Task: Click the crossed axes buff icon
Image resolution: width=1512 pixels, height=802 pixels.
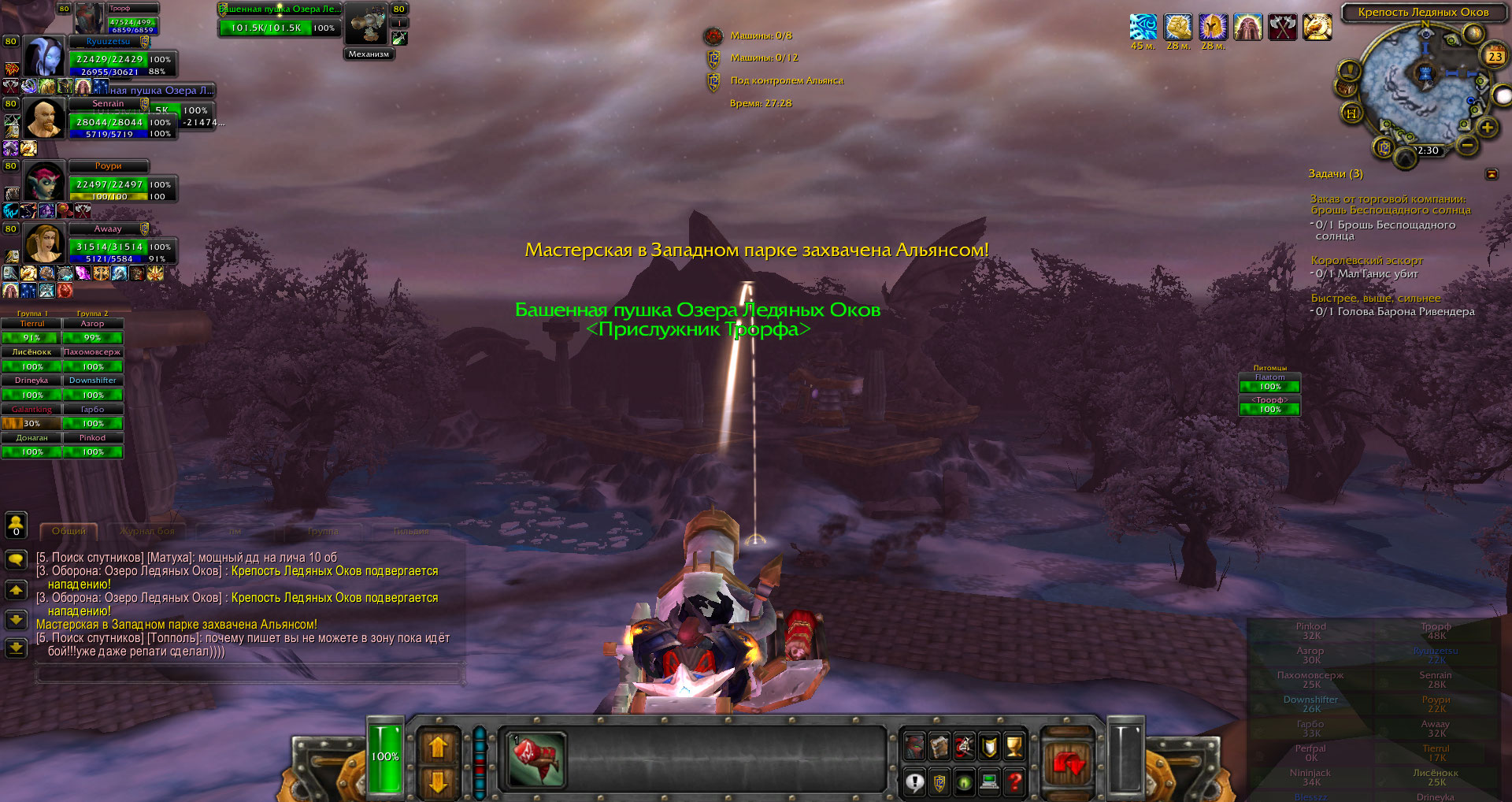Action: point(1282,28)
